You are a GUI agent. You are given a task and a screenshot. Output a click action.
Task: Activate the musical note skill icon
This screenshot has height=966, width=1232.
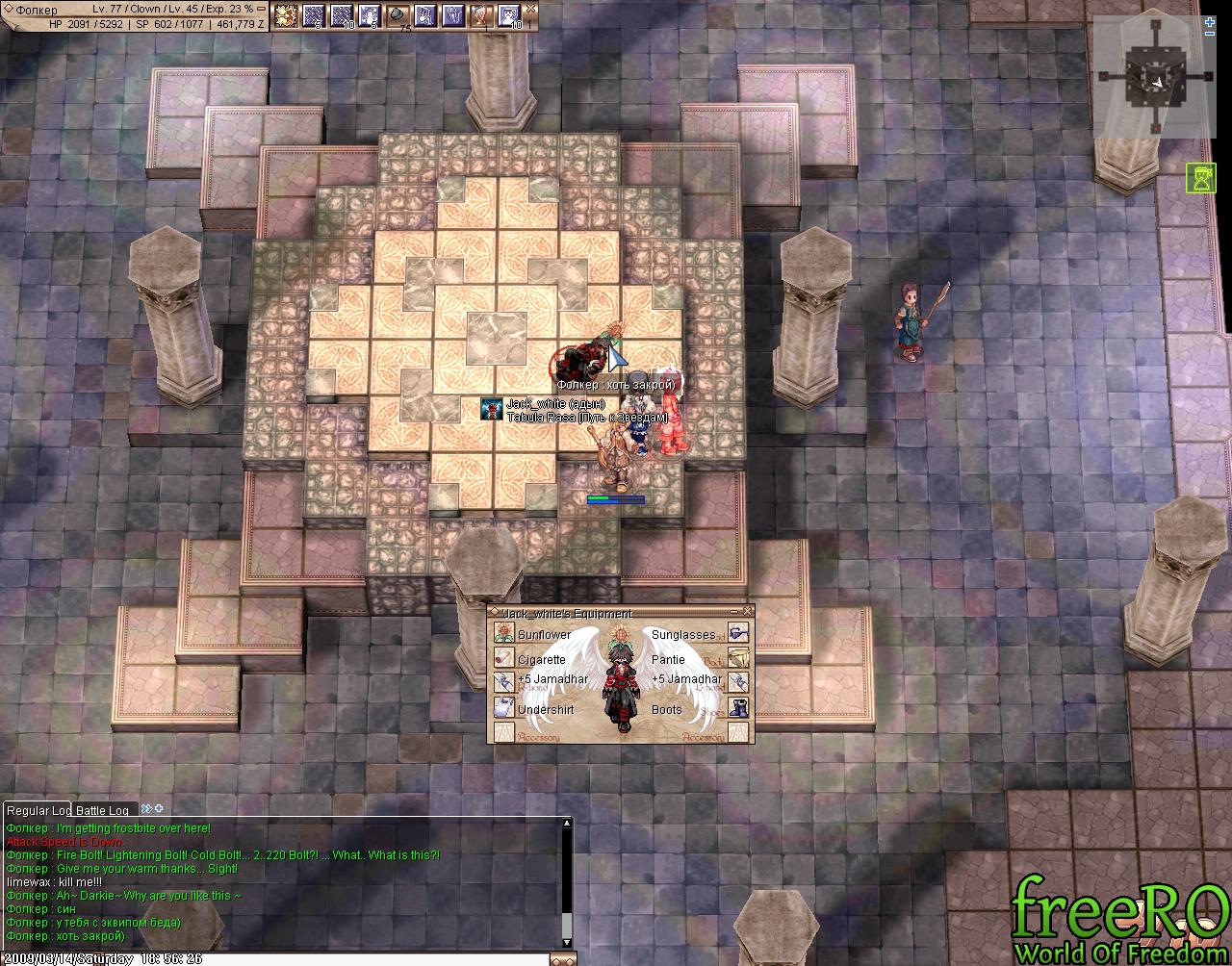pos(425,14)
